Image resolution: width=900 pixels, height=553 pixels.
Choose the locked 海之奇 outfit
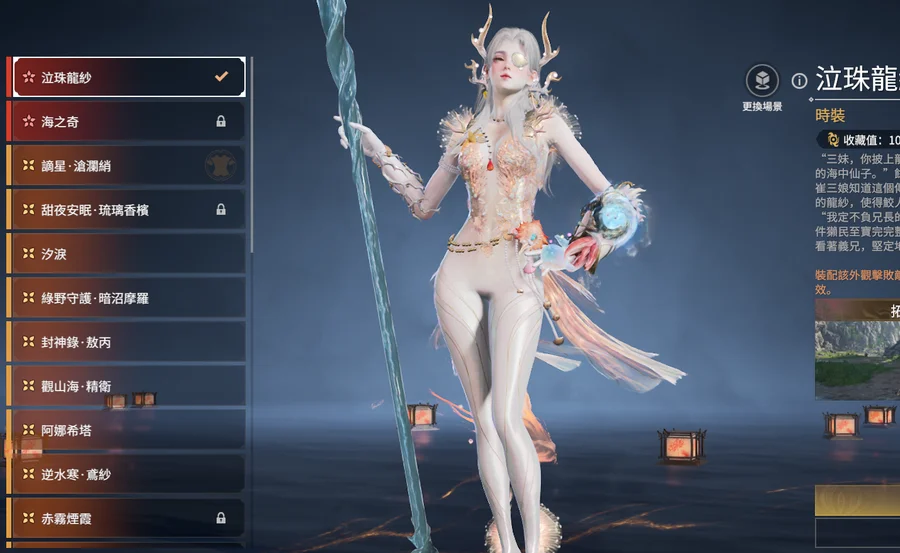[126, 121]
